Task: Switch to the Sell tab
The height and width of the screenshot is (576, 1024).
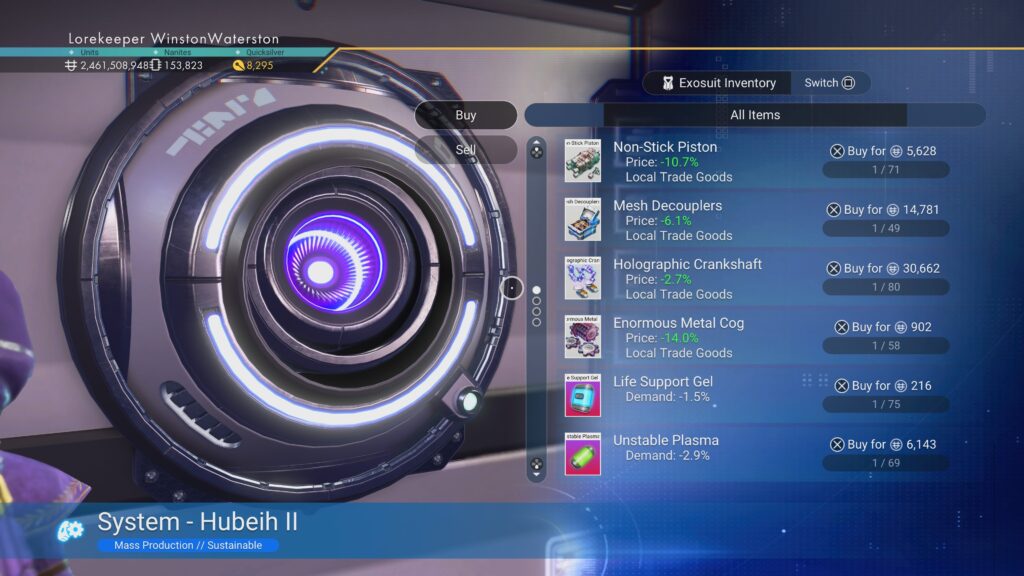Action: tap(466, 150)
